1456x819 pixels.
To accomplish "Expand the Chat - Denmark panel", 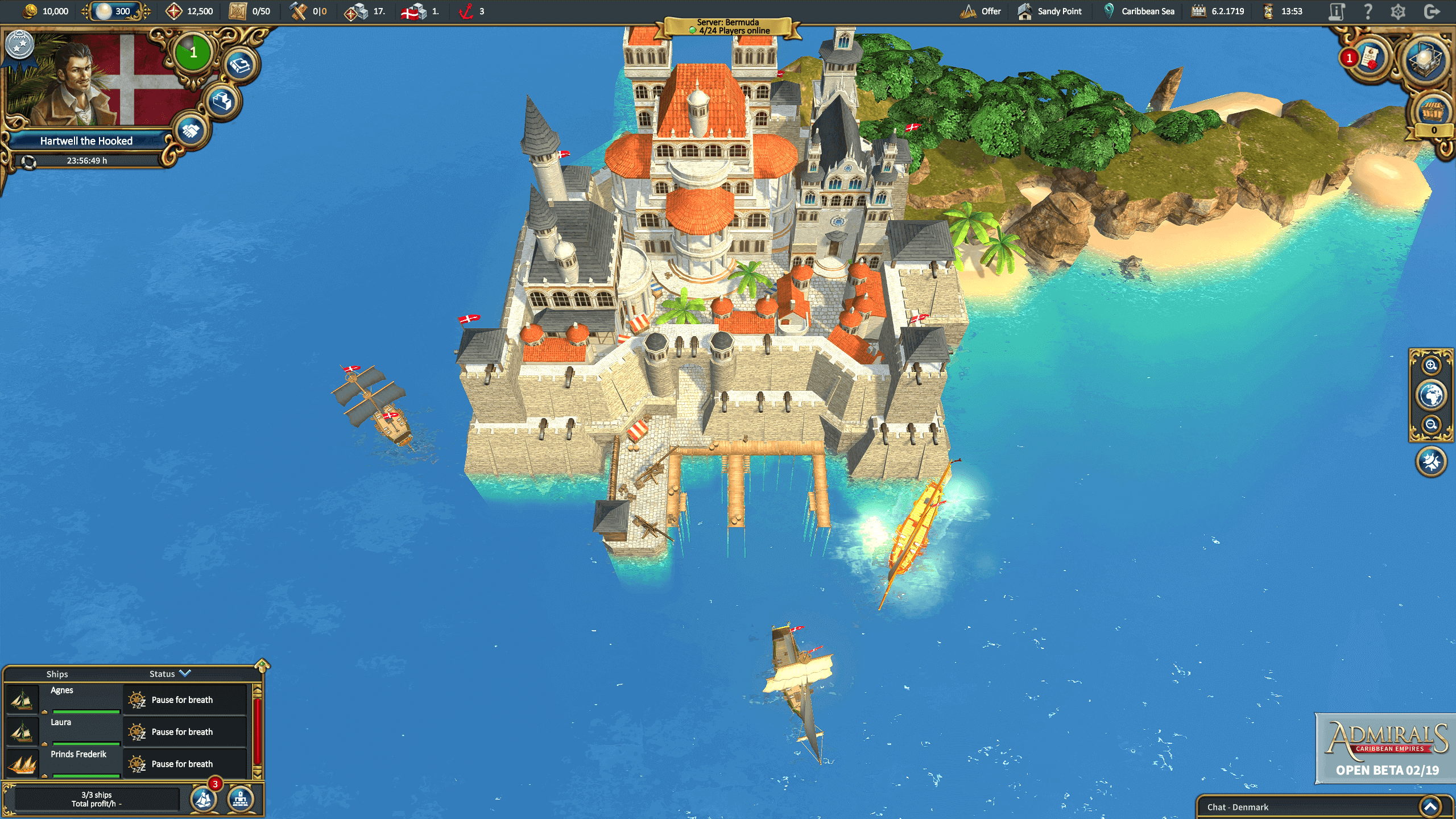I will pos(1430,806).
